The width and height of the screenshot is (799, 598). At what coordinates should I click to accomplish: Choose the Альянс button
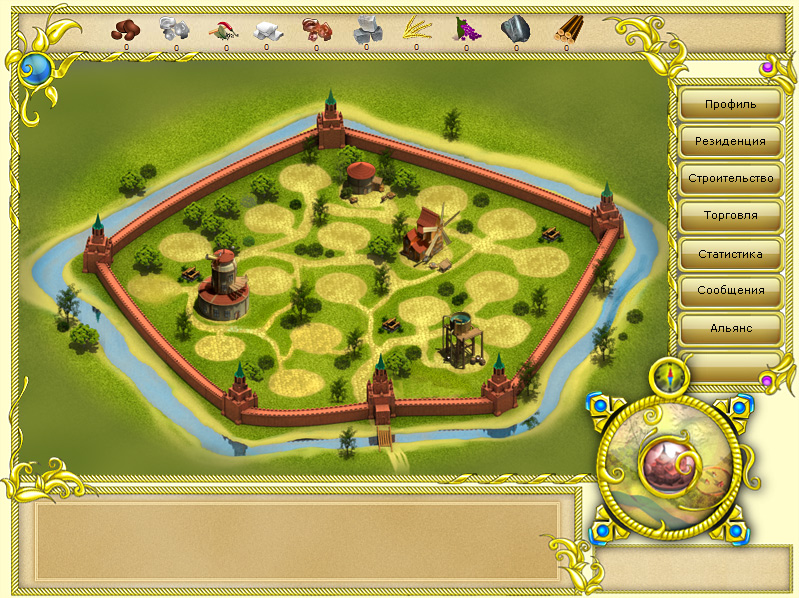pyautogui.click(x=730, y=328)
